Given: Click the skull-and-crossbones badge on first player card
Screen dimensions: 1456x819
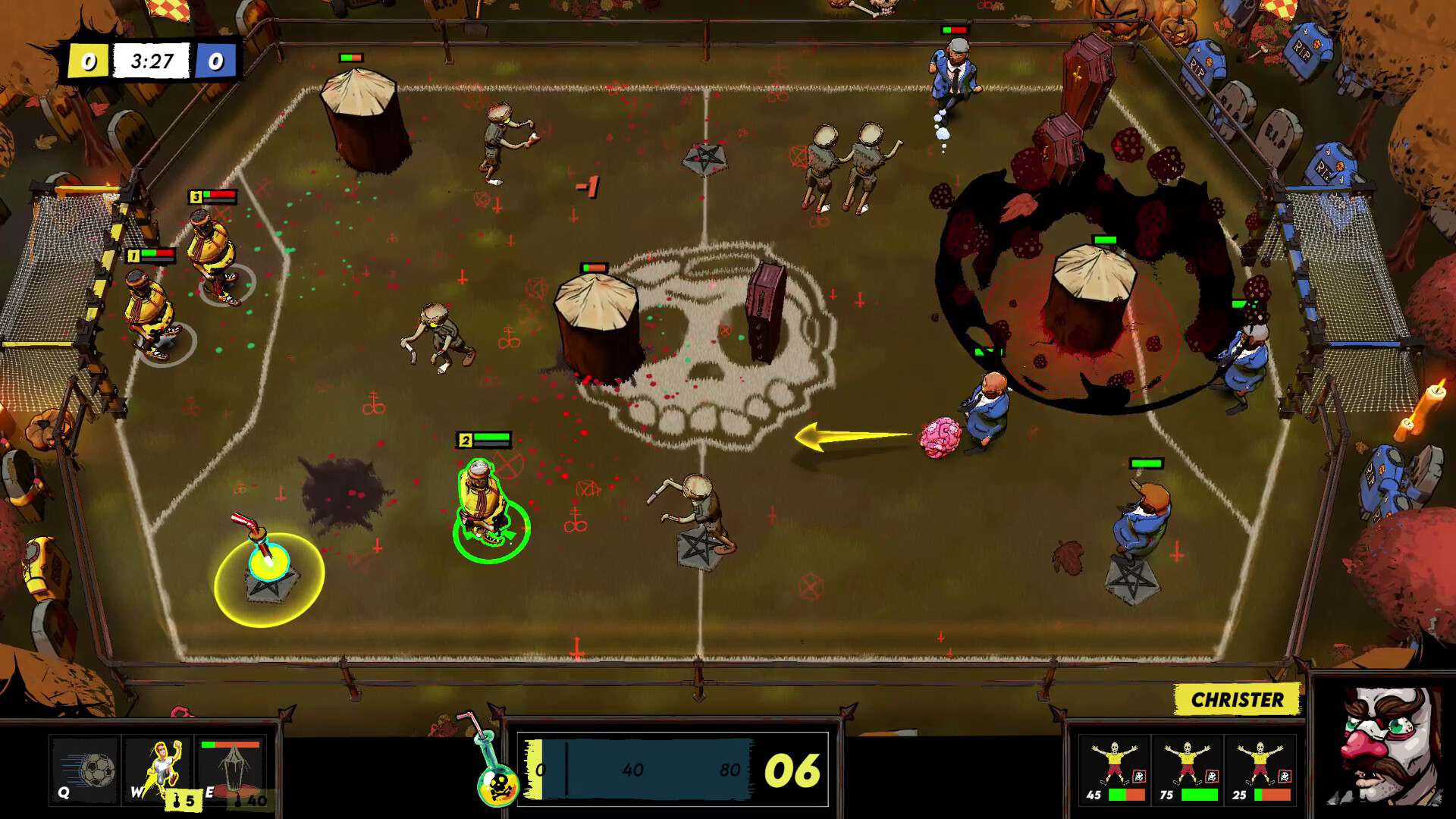Looking at the screenshot, I should (1139, 777).
